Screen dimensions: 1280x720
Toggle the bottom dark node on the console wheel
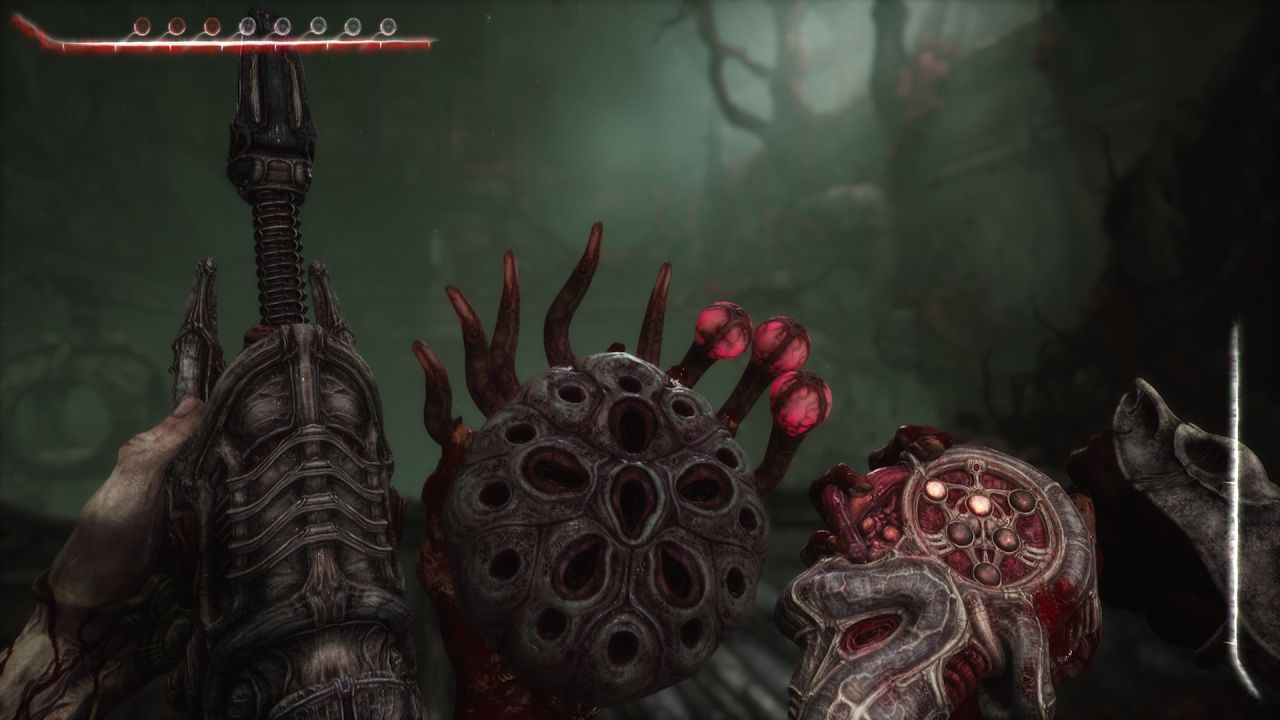point(986,573)
